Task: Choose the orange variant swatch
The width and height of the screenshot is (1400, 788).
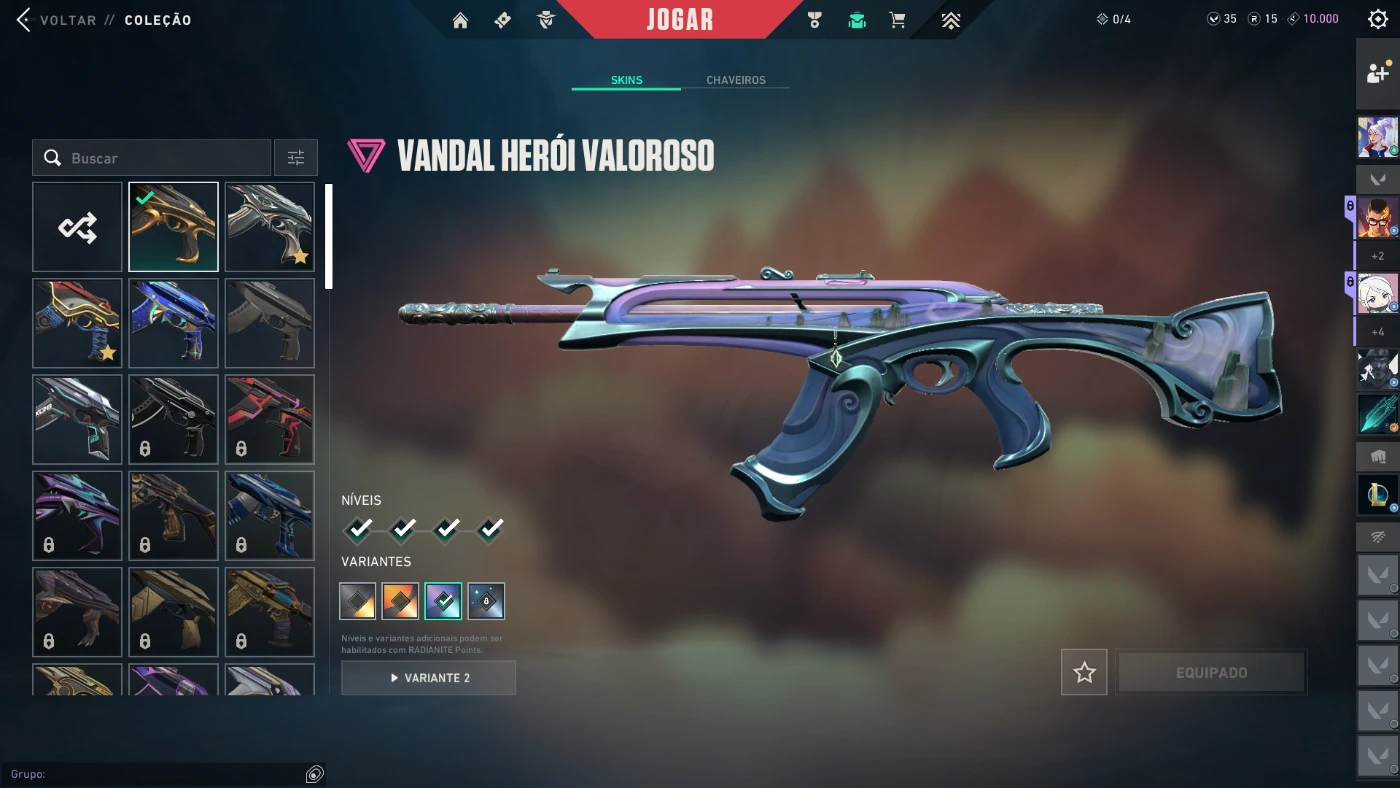Action: 400,601
